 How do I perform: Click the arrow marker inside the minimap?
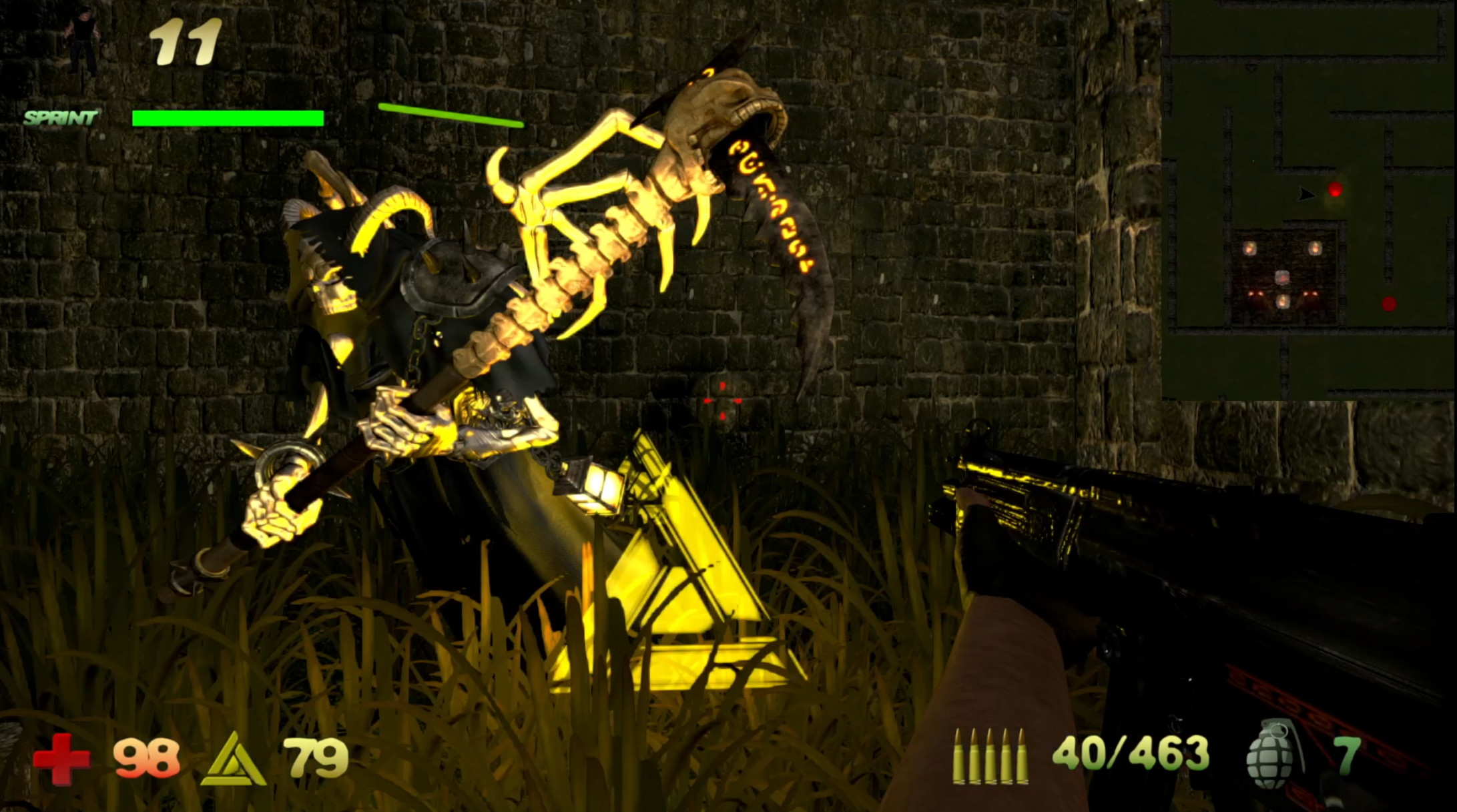pos(1306,193)
